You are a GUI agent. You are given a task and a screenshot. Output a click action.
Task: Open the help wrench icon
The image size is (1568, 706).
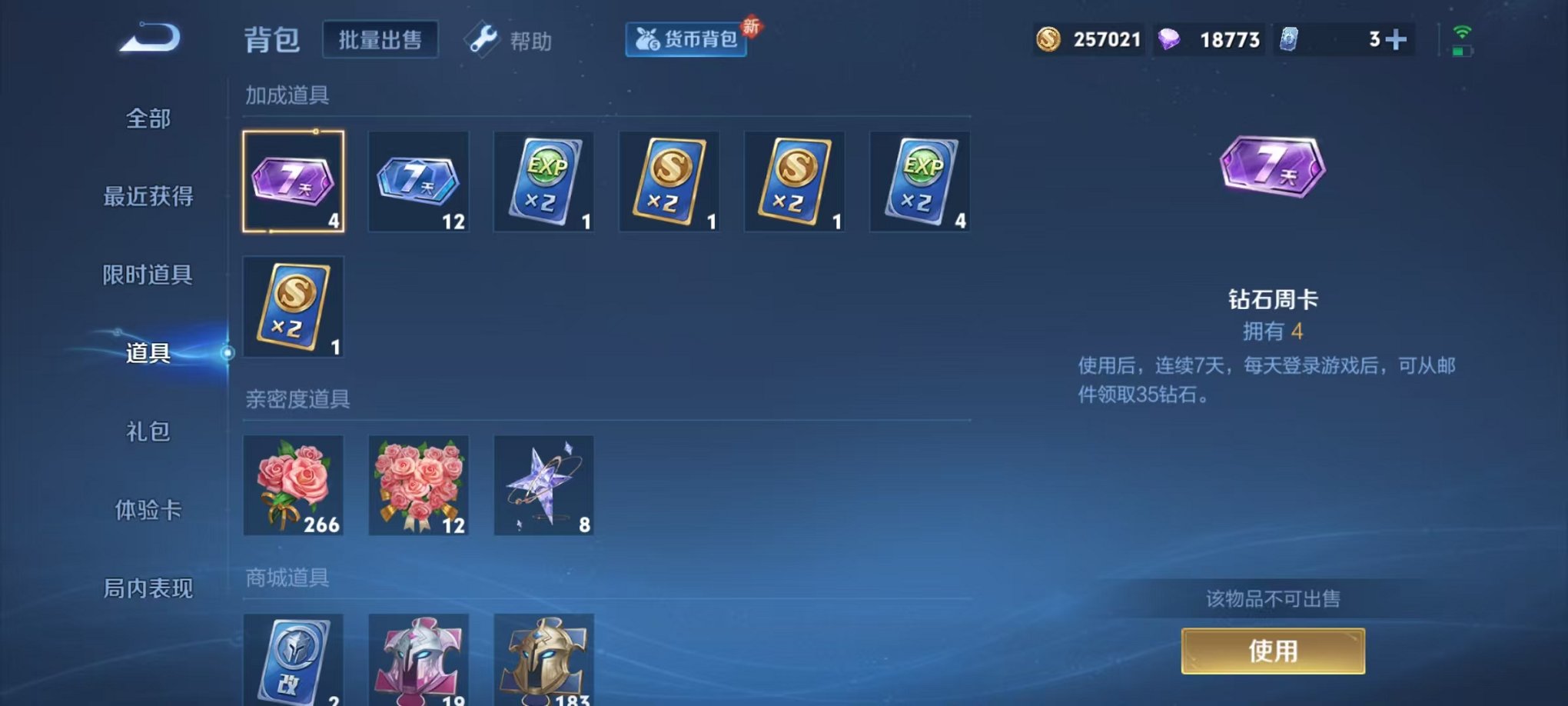[x=483, y=40]
